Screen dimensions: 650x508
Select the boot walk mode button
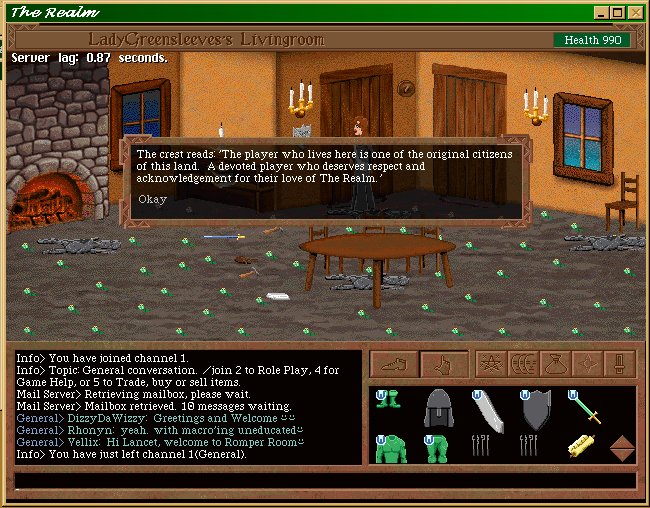click(x=394, y=365)
